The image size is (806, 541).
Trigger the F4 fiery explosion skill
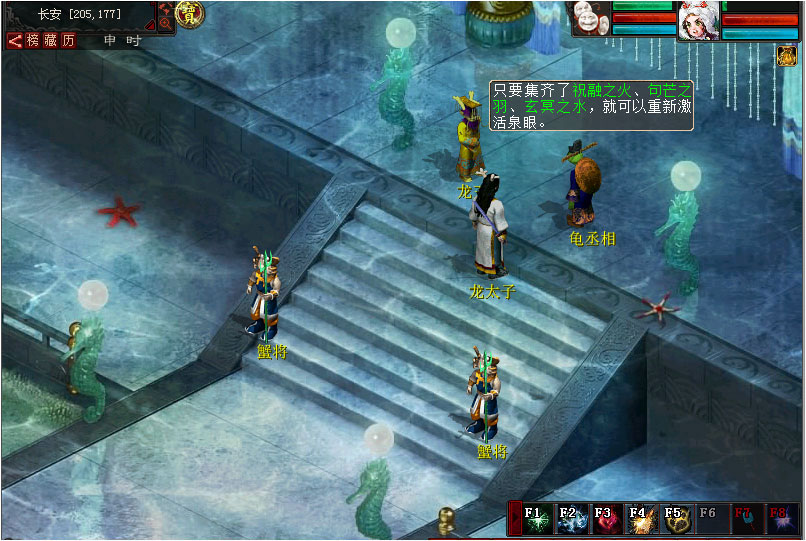(x=639, y=519)
